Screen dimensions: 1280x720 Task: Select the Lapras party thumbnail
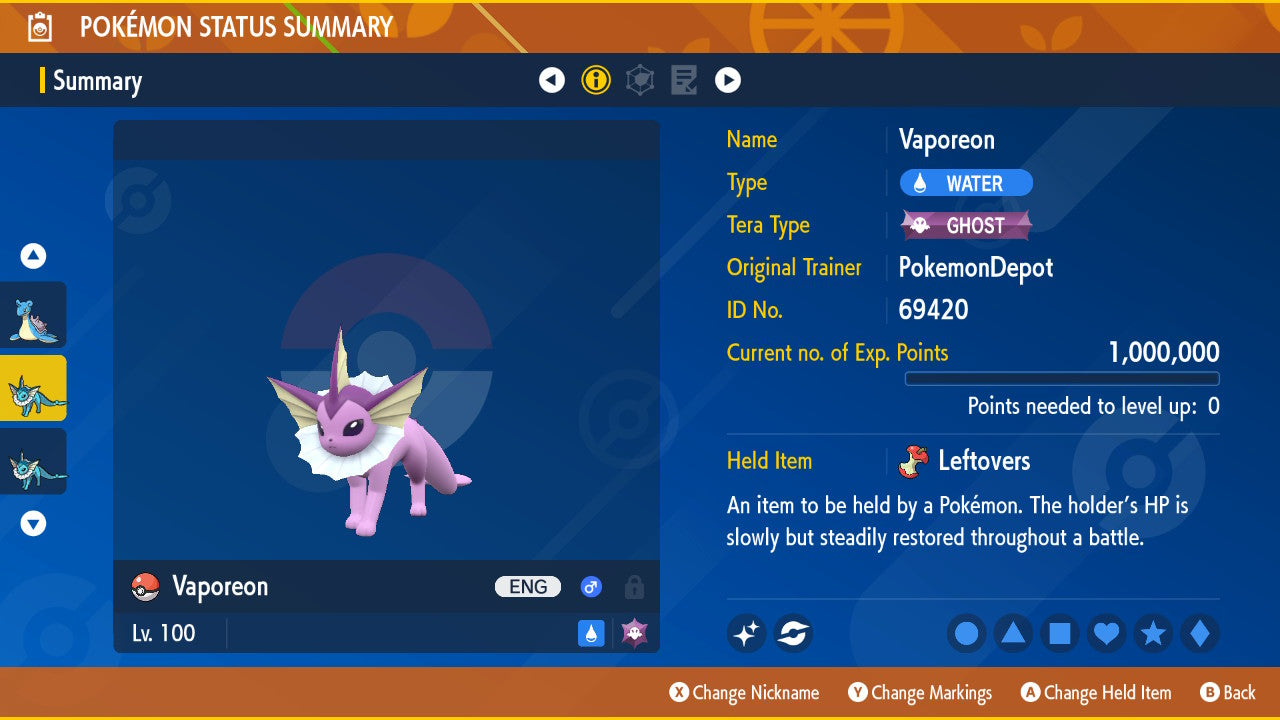pos(34,315)
